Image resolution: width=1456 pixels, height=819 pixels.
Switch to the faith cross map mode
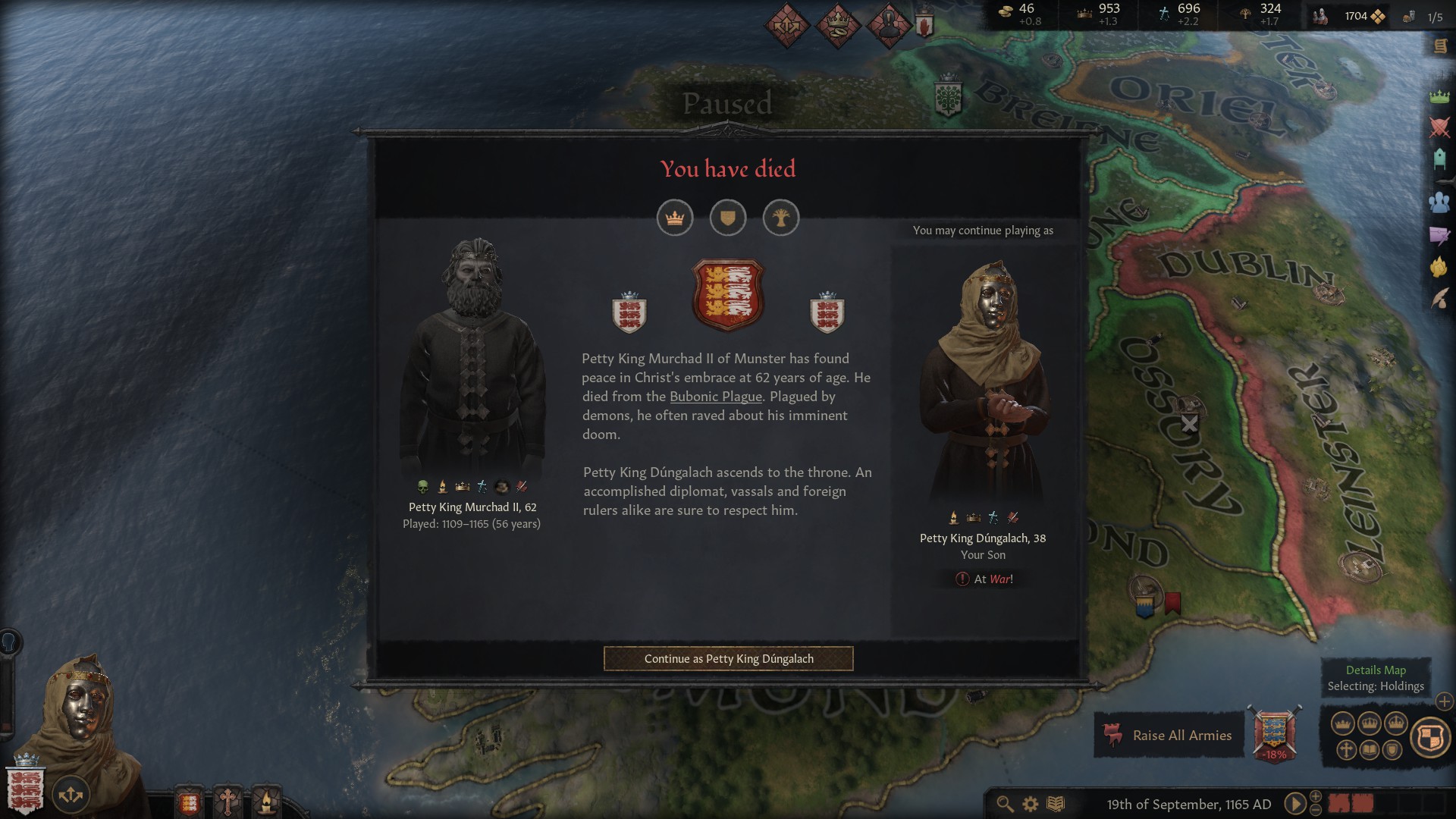pos(1346,750)
